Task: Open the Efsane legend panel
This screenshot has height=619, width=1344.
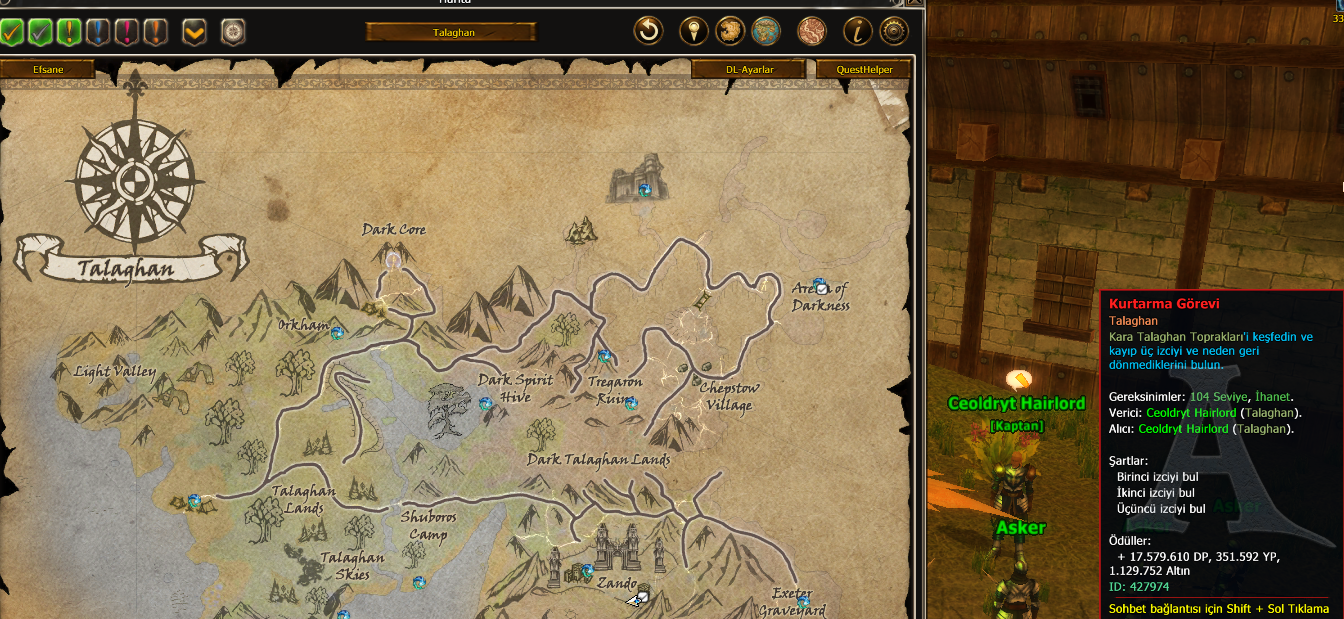Action: click(x=47, y=69)
